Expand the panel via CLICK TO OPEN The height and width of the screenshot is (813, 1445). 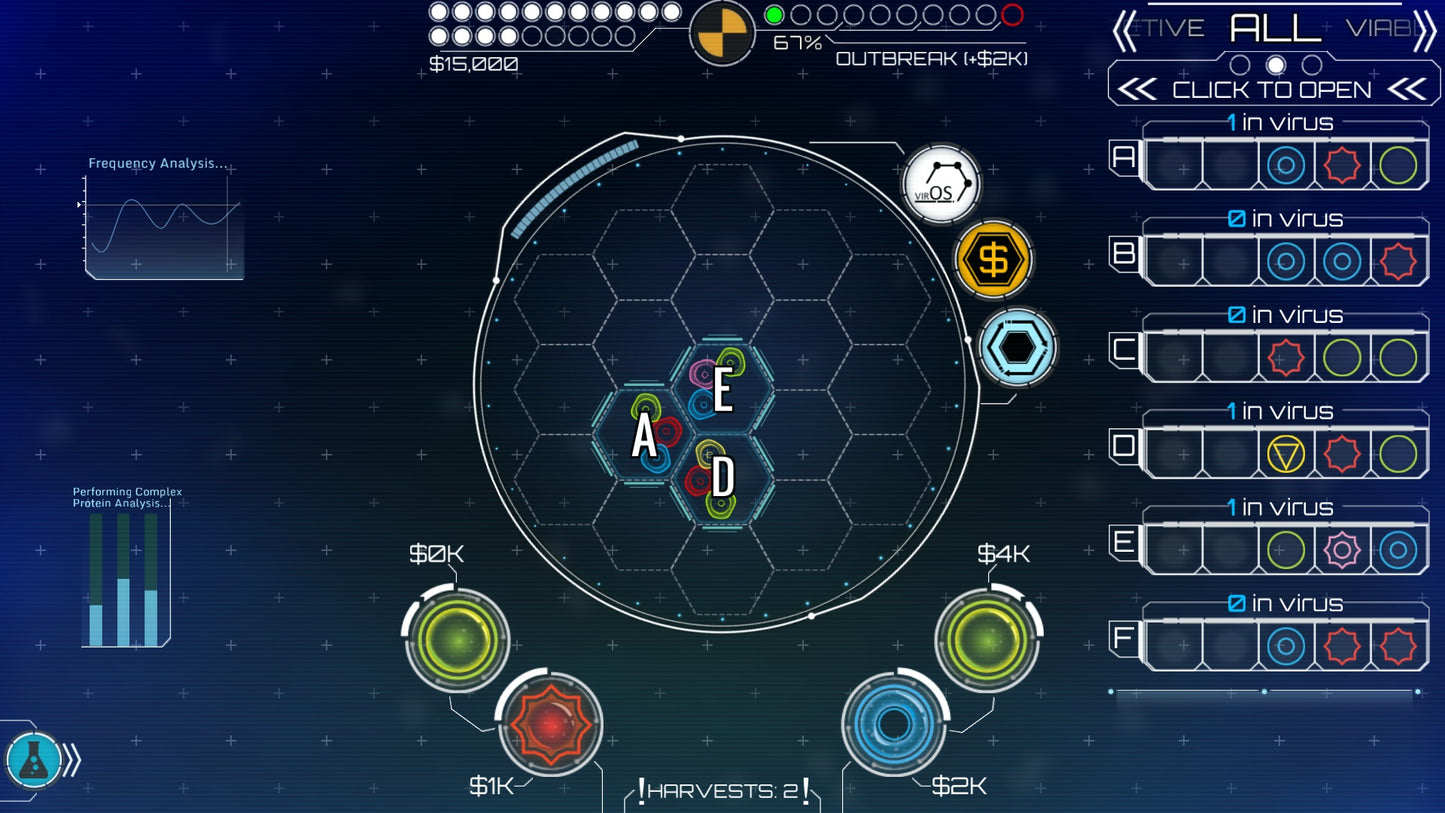pos(1270,89)
